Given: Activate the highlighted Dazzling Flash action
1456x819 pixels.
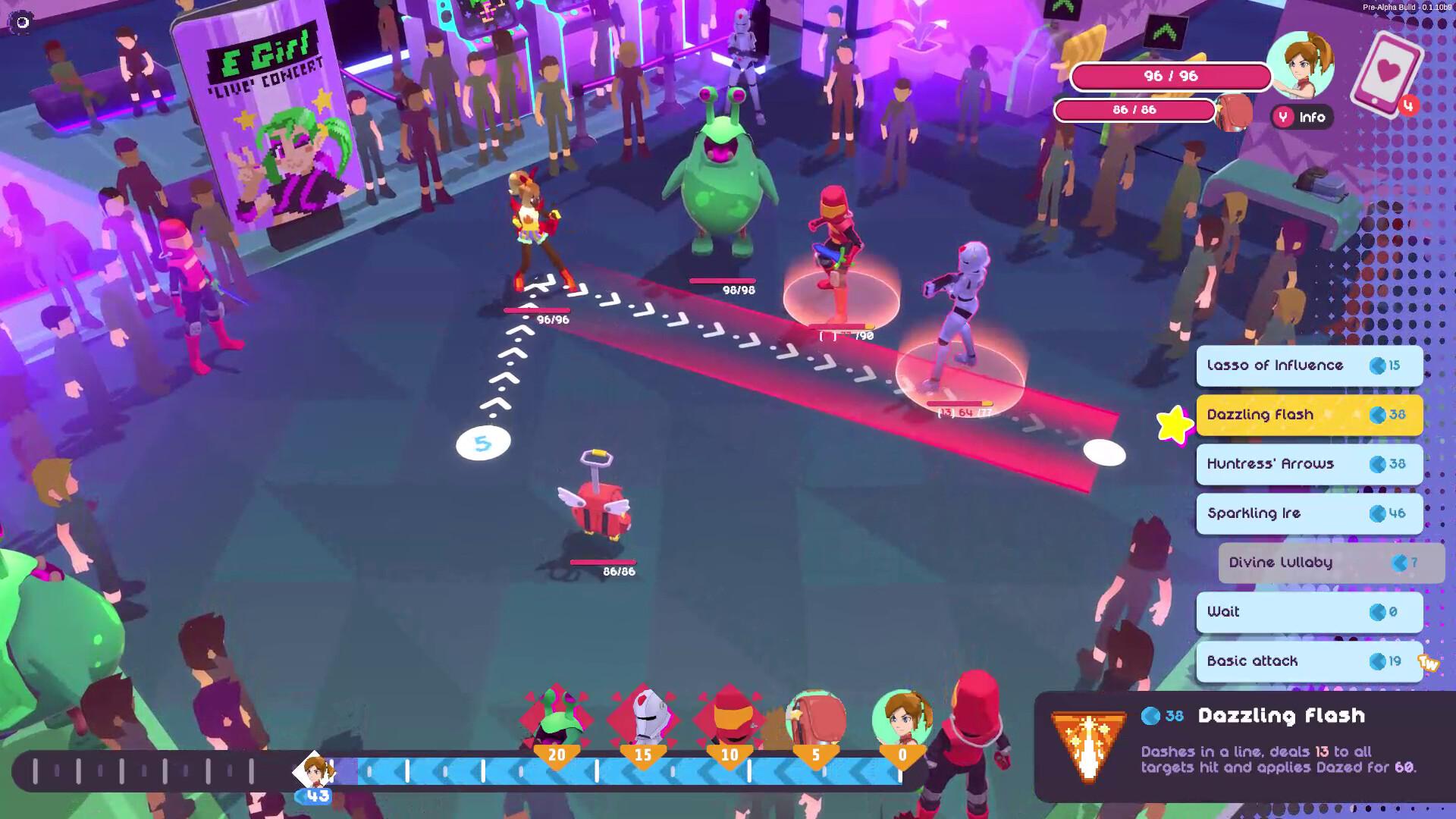Looking at the screenshot, I should tap(1309, 415).
